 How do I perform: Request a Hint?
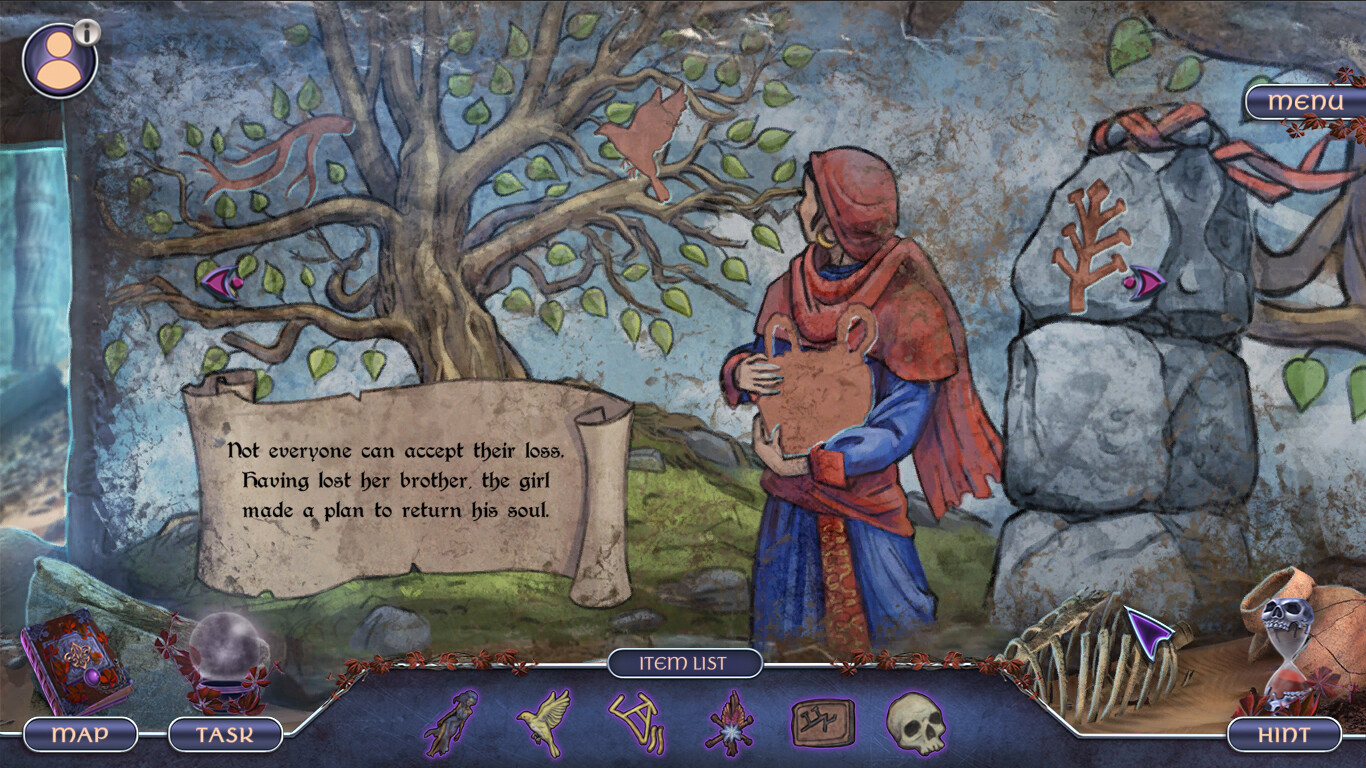click(1284, 735)
